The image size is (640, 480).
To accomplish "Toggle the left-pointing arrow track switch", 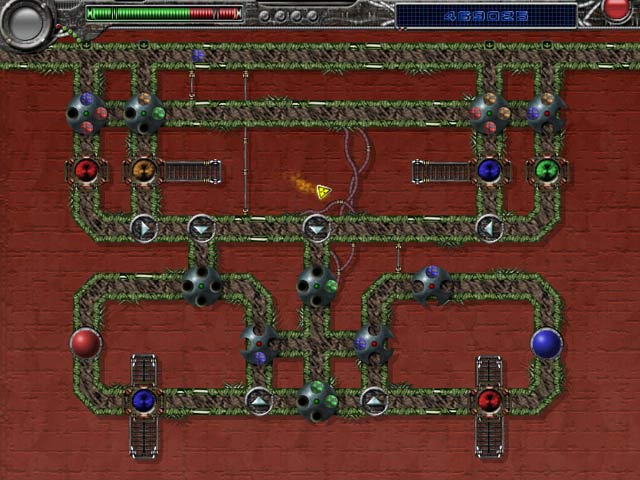I will [488, 228].
